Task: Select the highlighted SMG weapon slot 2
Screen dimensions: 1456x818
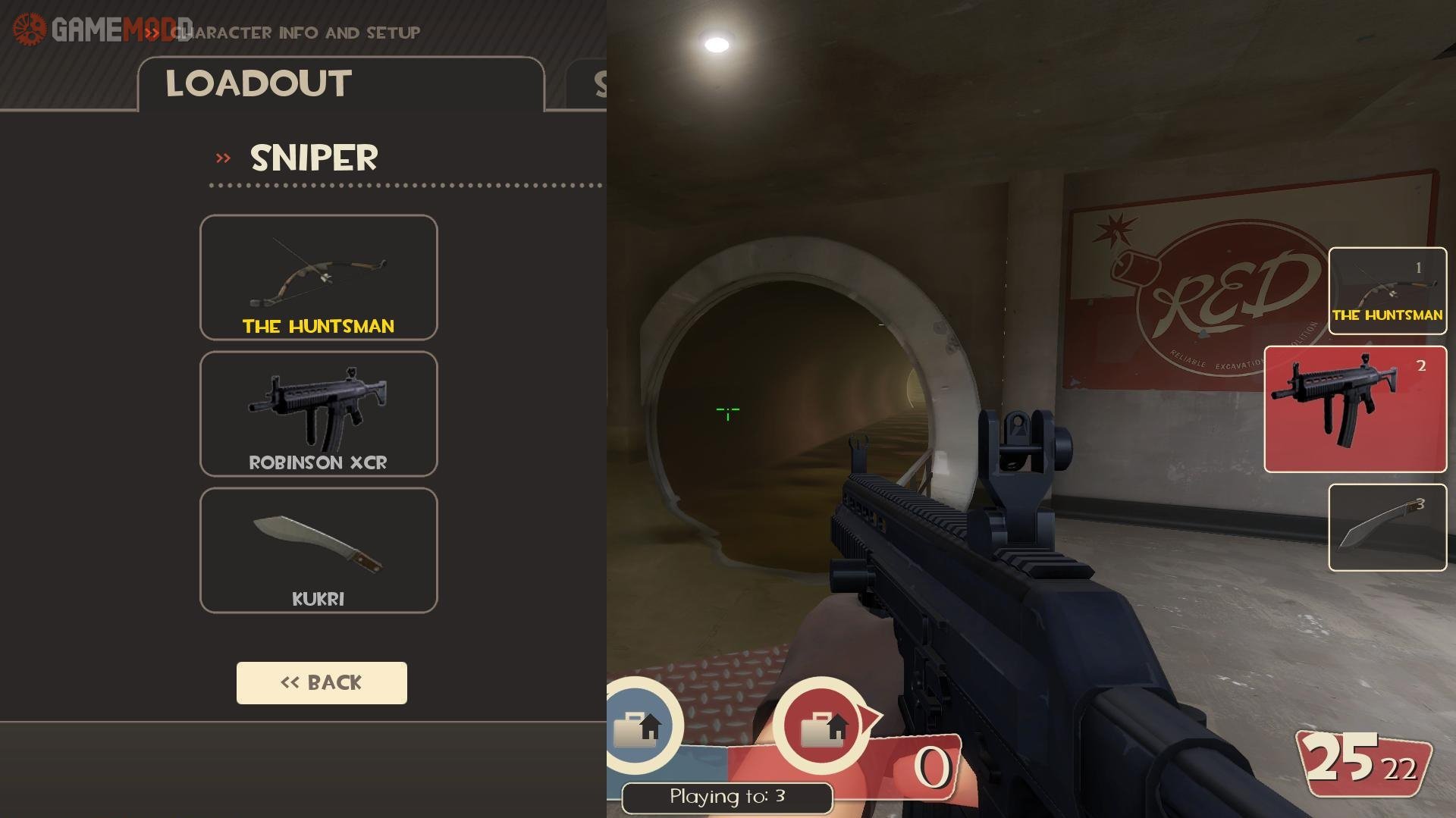Action: tap(1355, 409)
